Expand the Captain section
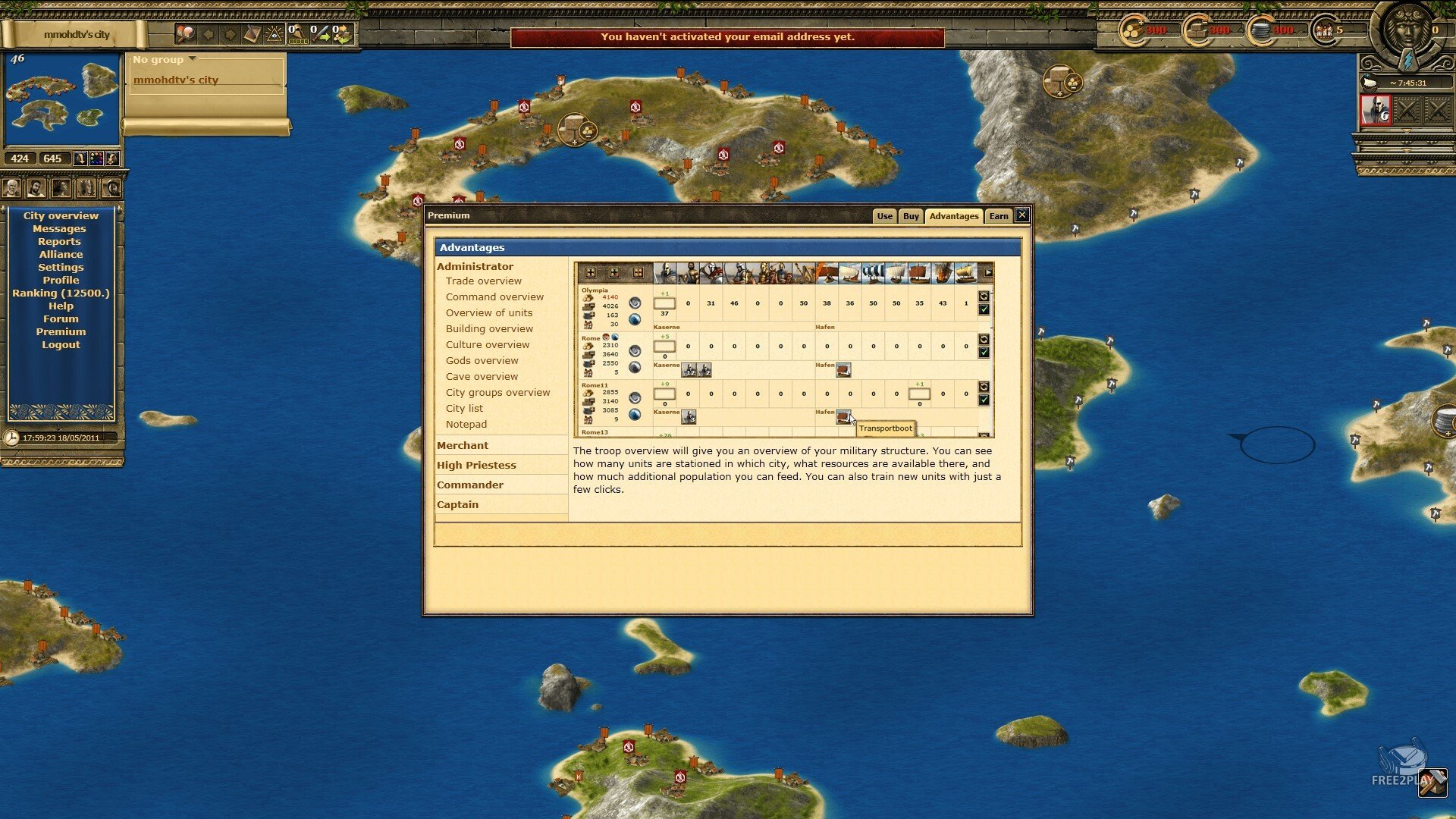The image size is (1456, 819). 457,505
